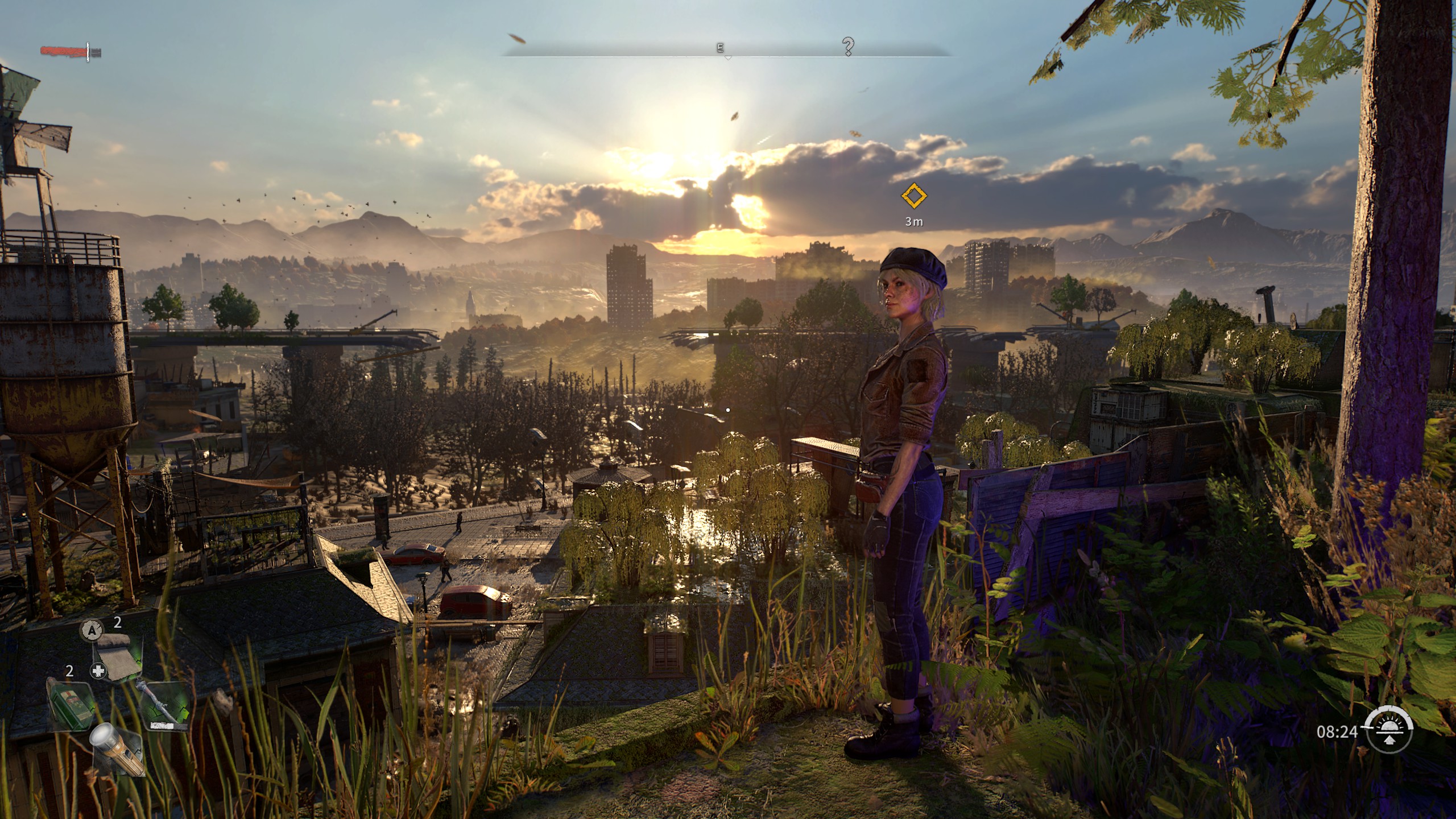Toggle the flashlight tool slot

117,748
